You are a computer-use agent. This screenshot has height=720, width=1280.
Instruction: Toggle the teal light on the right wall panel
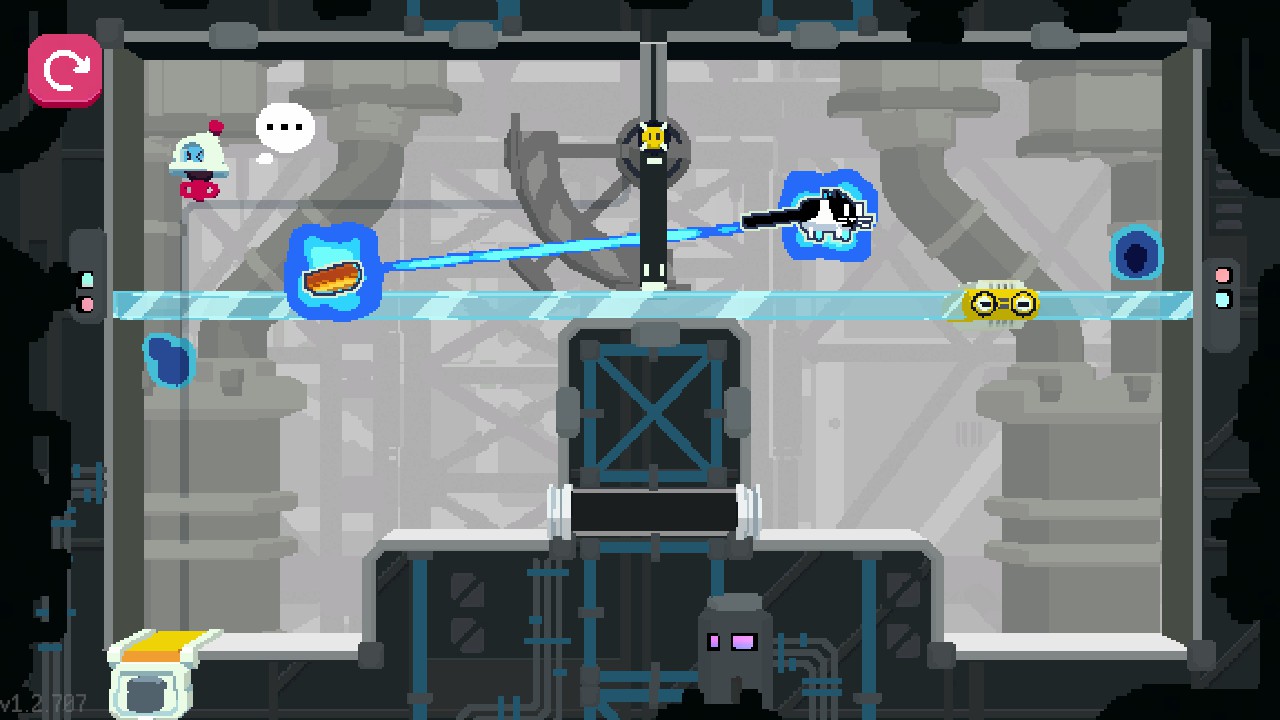(x=1223, y=300)
